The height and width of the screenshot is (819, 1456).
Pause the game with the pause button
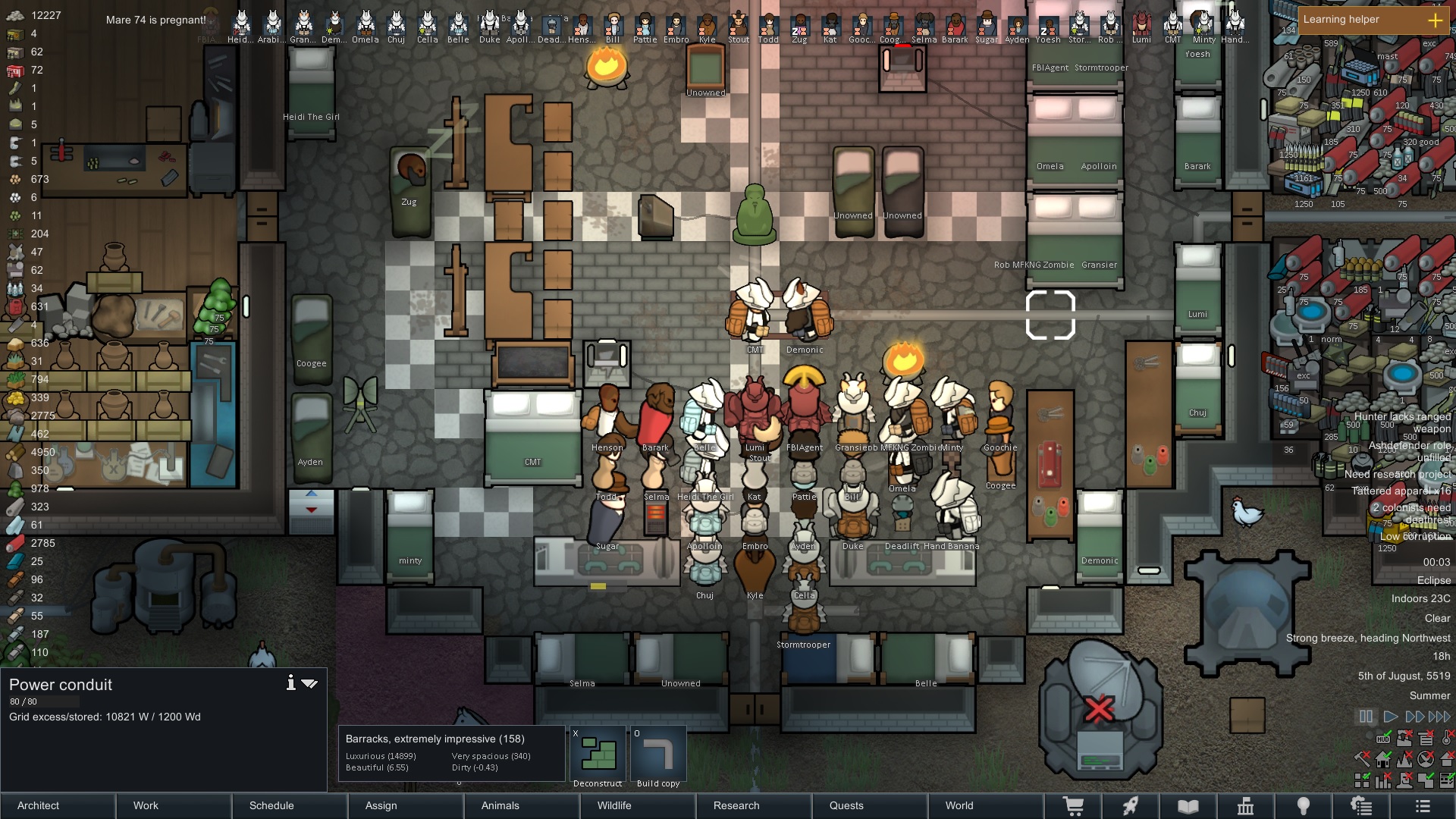point(1366,717)
